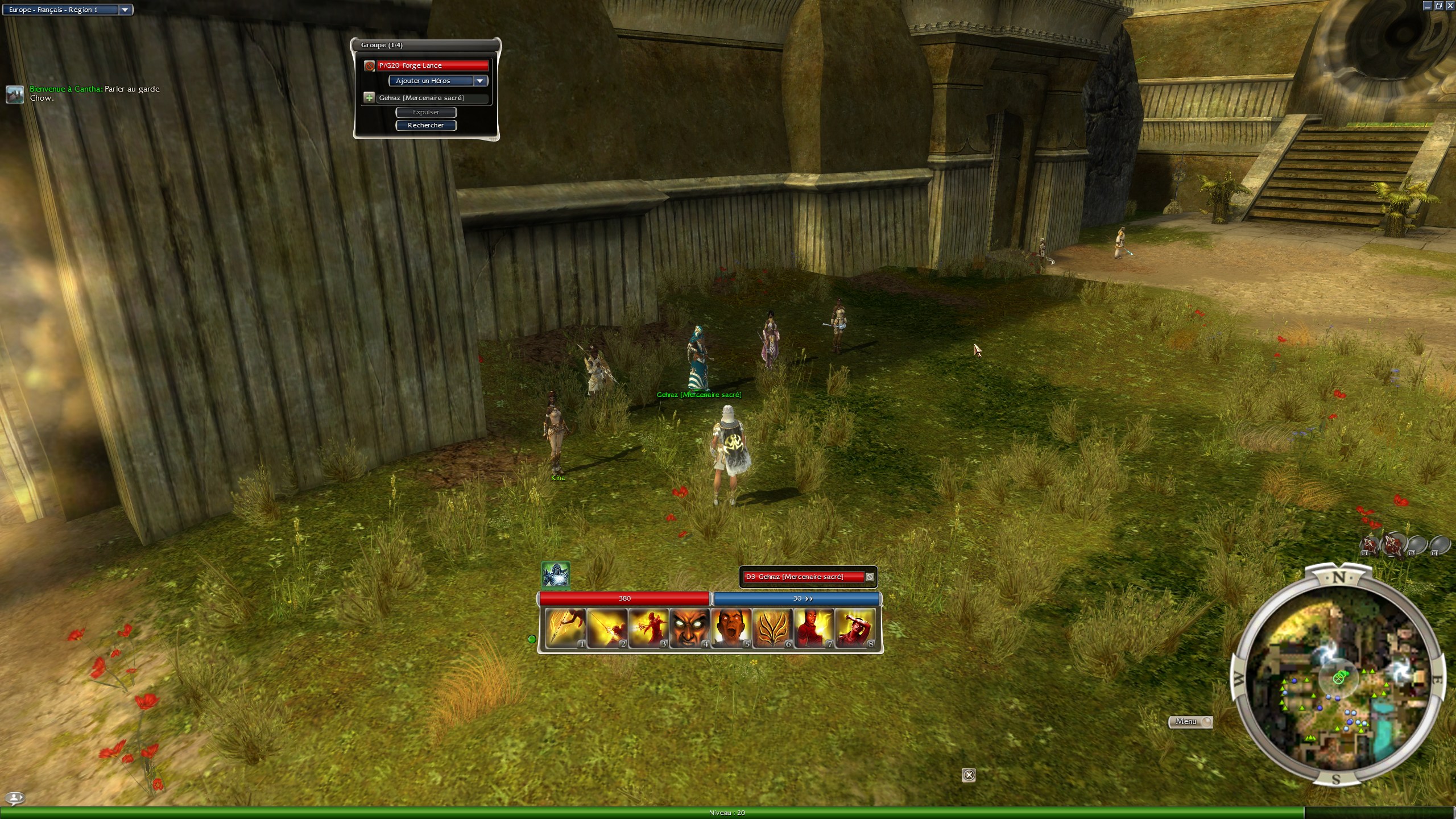Screen dimensions: 1456x819
Task: Activate the shouting face skill in slot 5
Action: (x=731, y=628)
